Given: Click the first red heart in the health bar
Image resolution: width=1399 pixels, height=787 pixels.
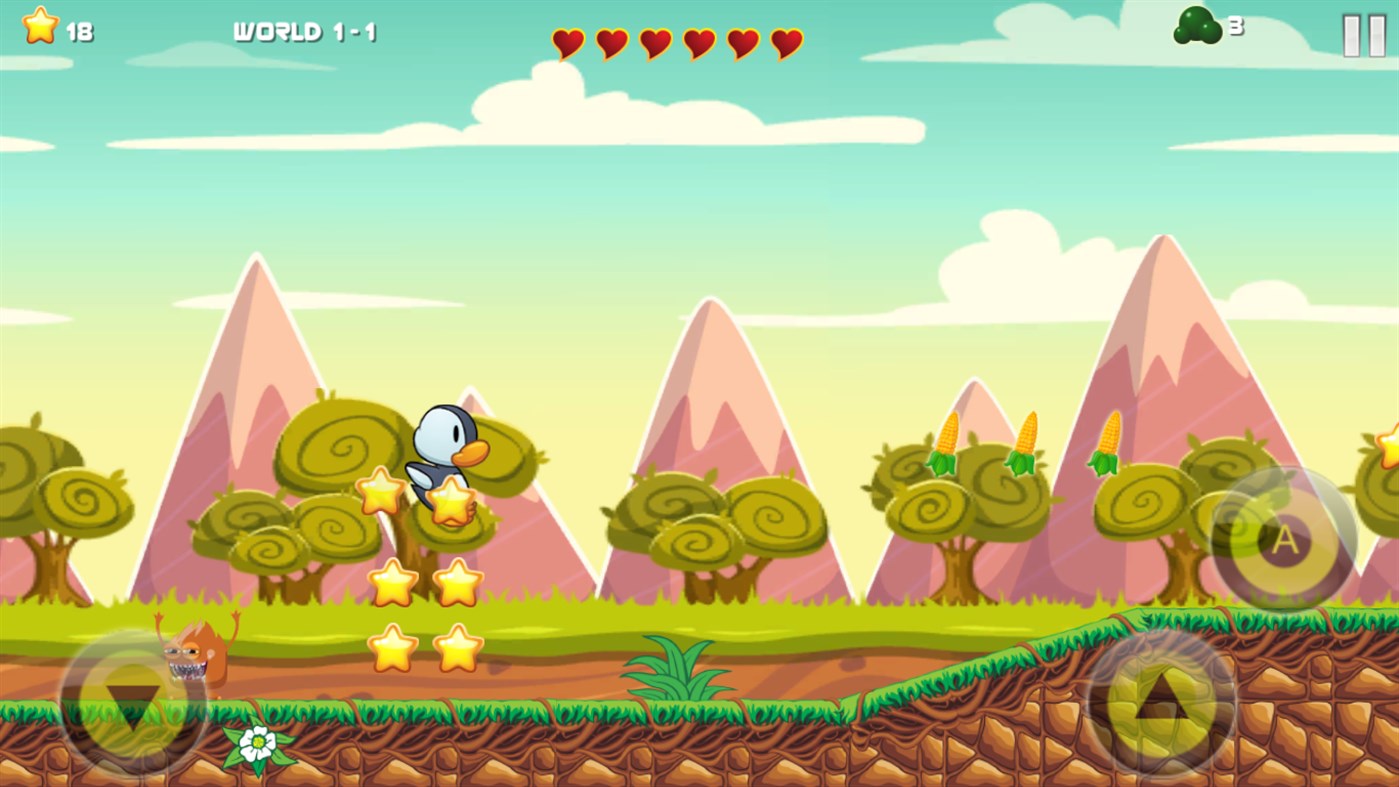Looking at the screenshot, I should point(568,44).
